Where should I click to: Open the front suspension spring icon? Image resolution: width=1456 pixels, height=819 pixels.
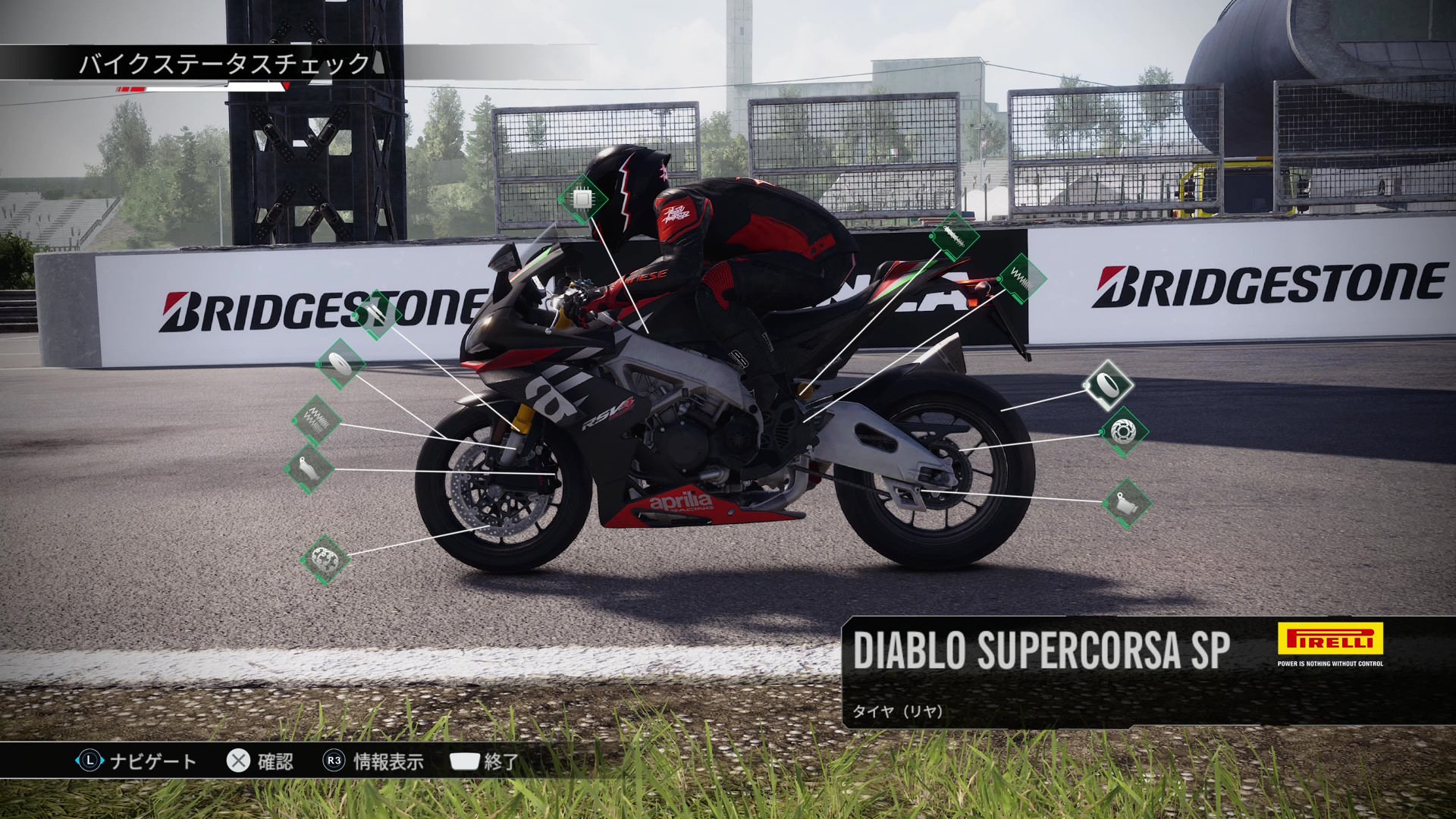pyautogui.click(x=316, y=419)
